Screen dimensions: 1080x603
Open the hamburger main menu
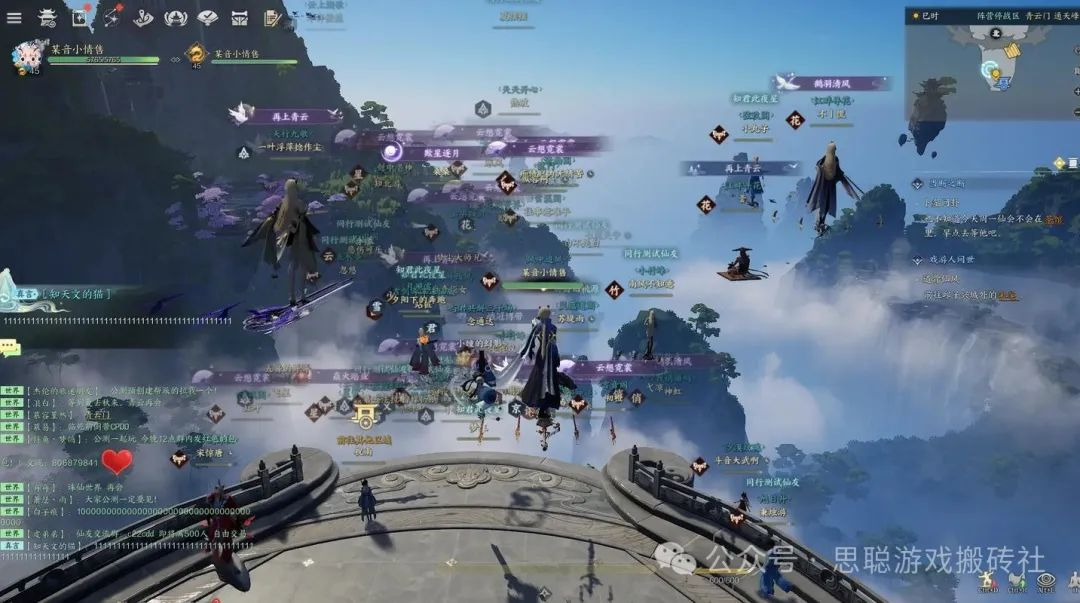tap(14, 17)
